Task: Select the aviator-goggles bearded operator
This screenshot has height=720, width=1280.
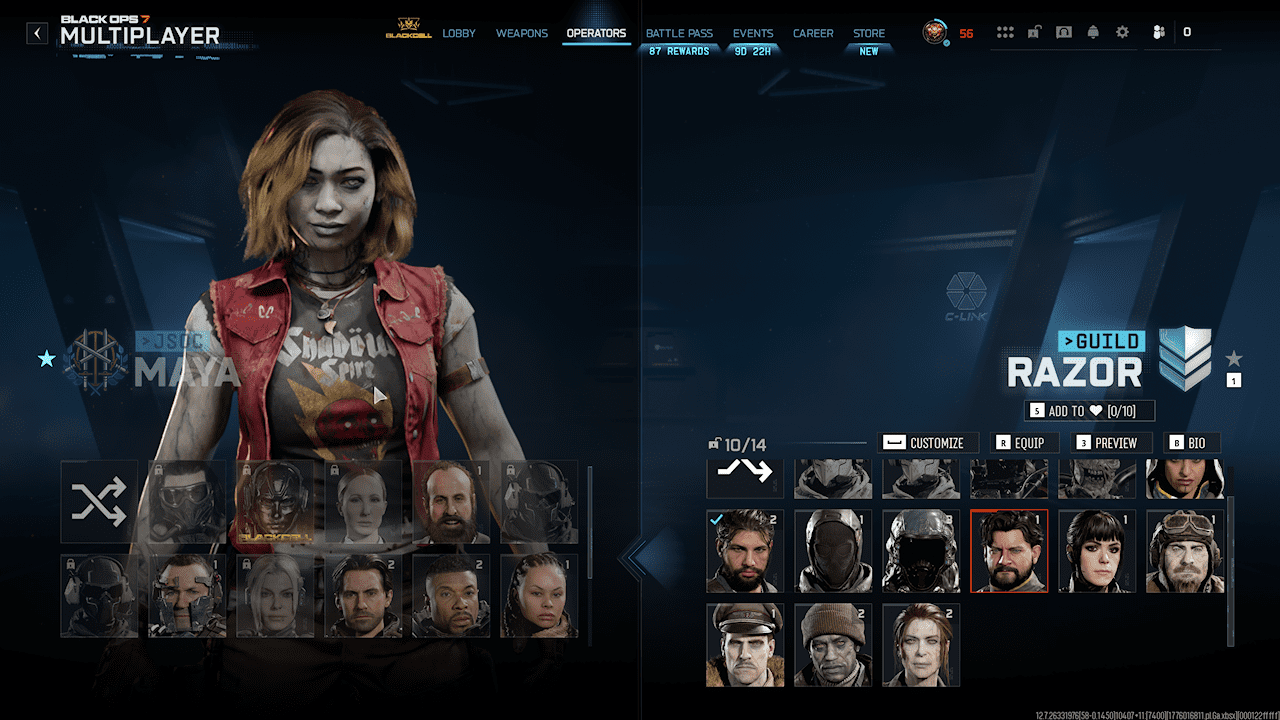Action: click(1186, 552)
